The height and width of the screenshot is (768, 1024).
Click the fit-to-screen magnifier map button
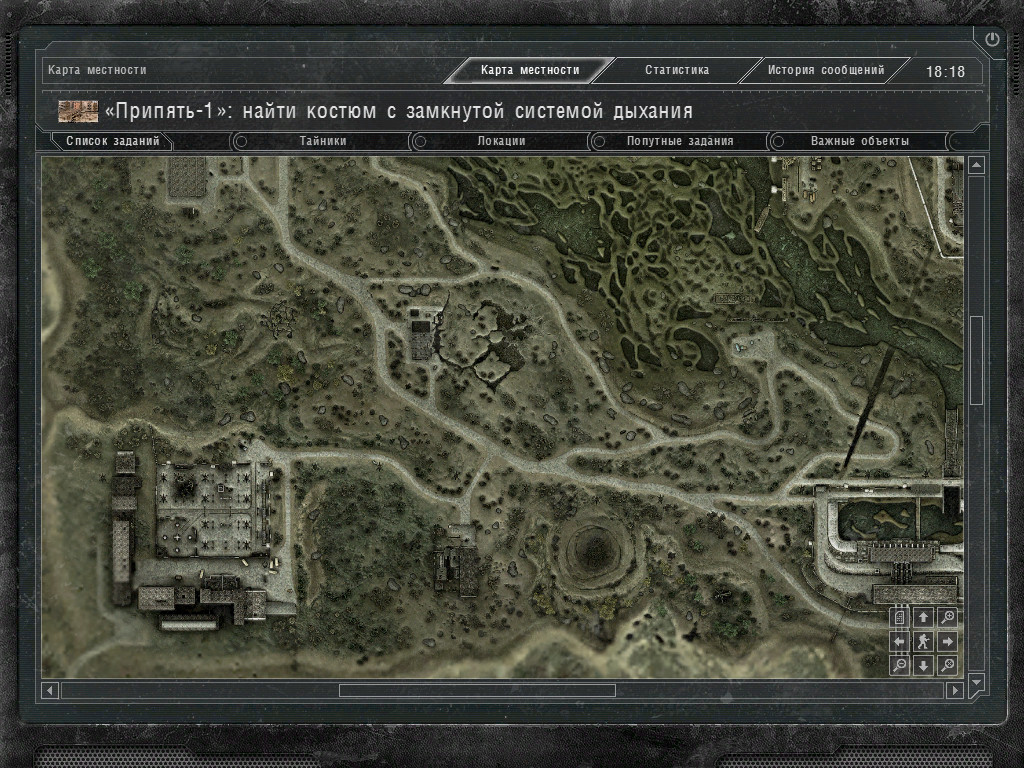tap(948, 665)
